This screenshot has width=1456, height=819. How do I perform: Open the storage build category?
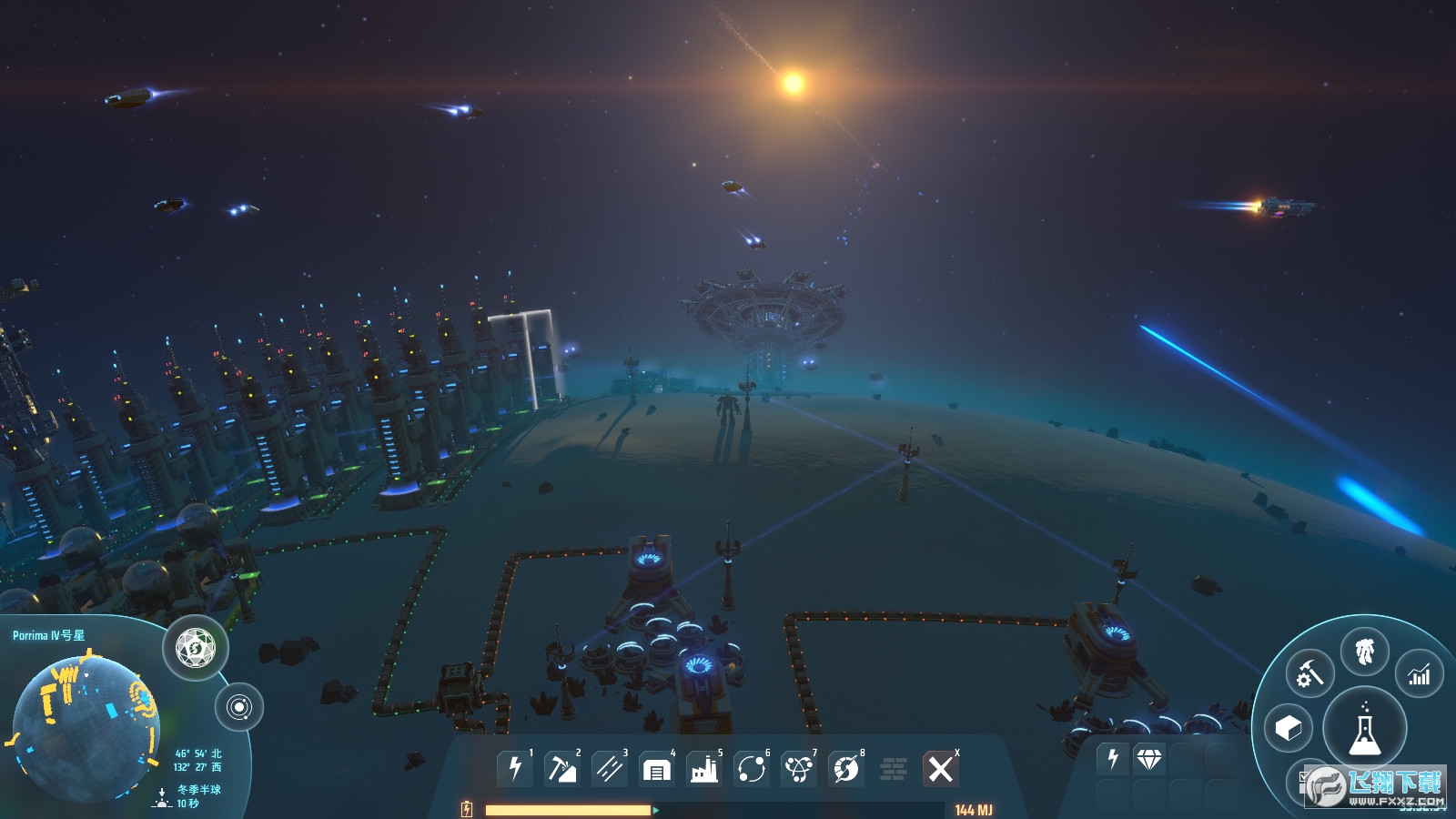coord(656,769)
